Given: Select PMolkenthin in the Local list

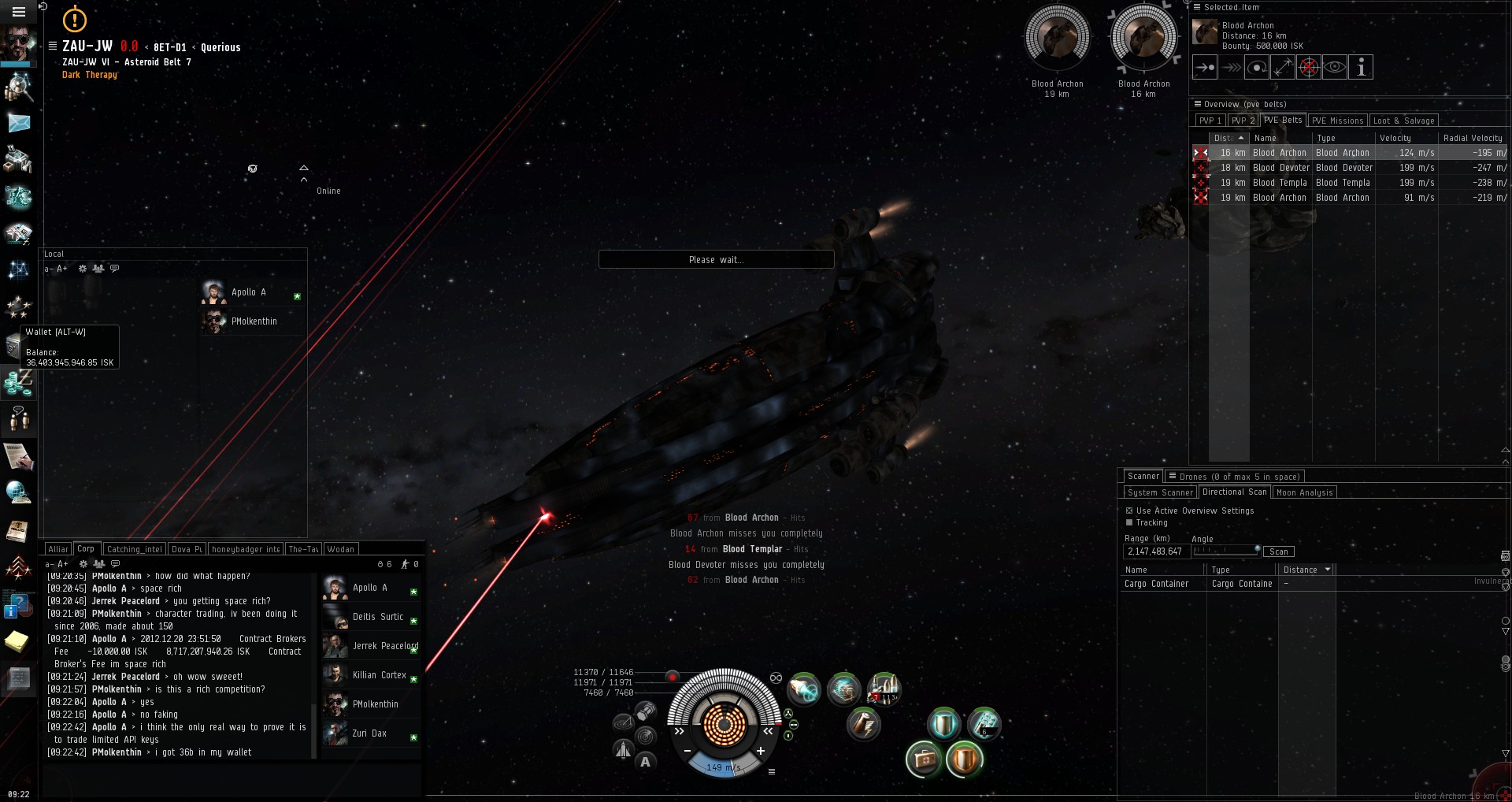Looking at the screenshot, I should [254, 321].
